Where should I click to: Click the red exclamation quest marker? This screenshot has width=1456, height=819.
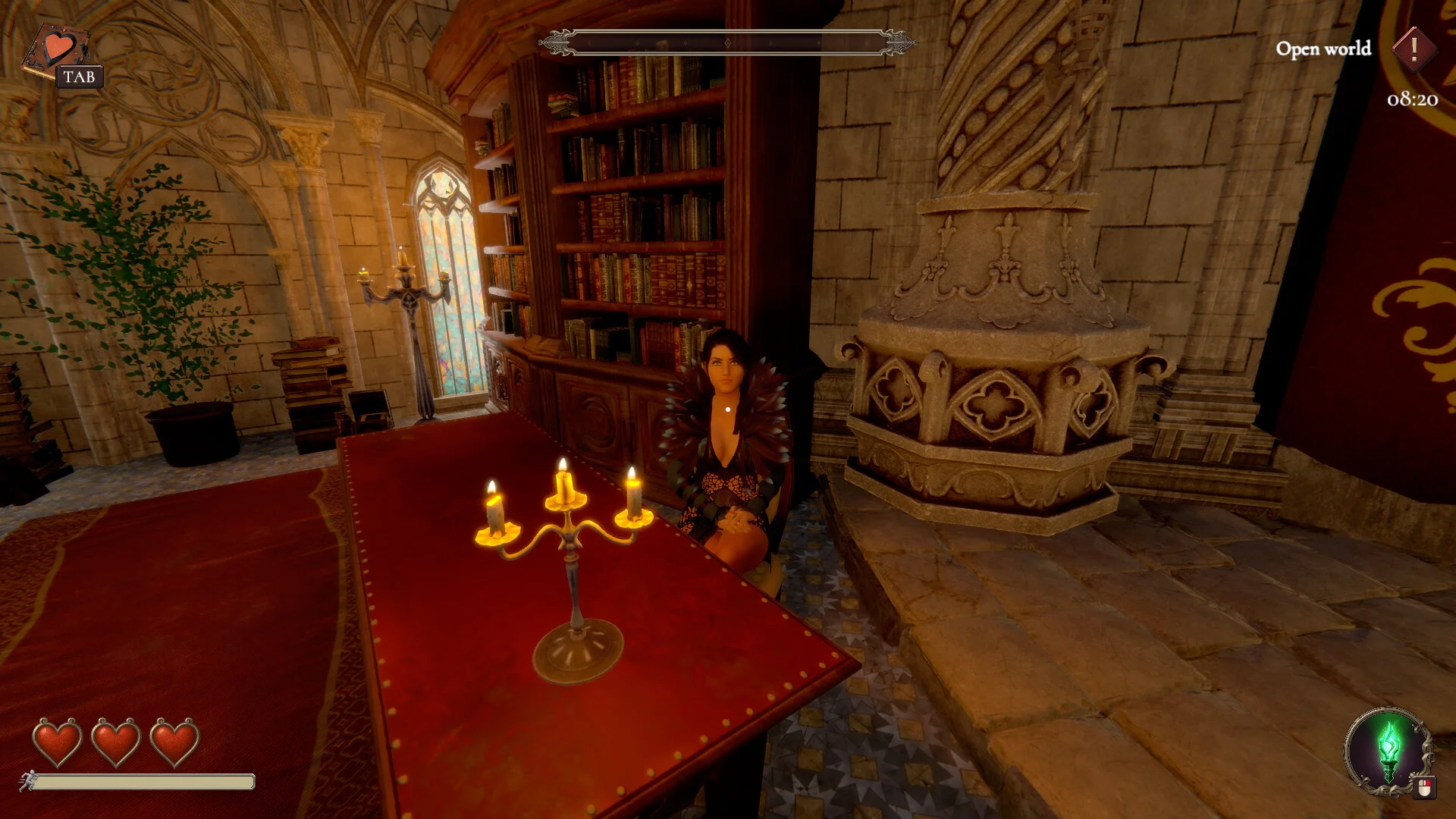(1414, 49)
